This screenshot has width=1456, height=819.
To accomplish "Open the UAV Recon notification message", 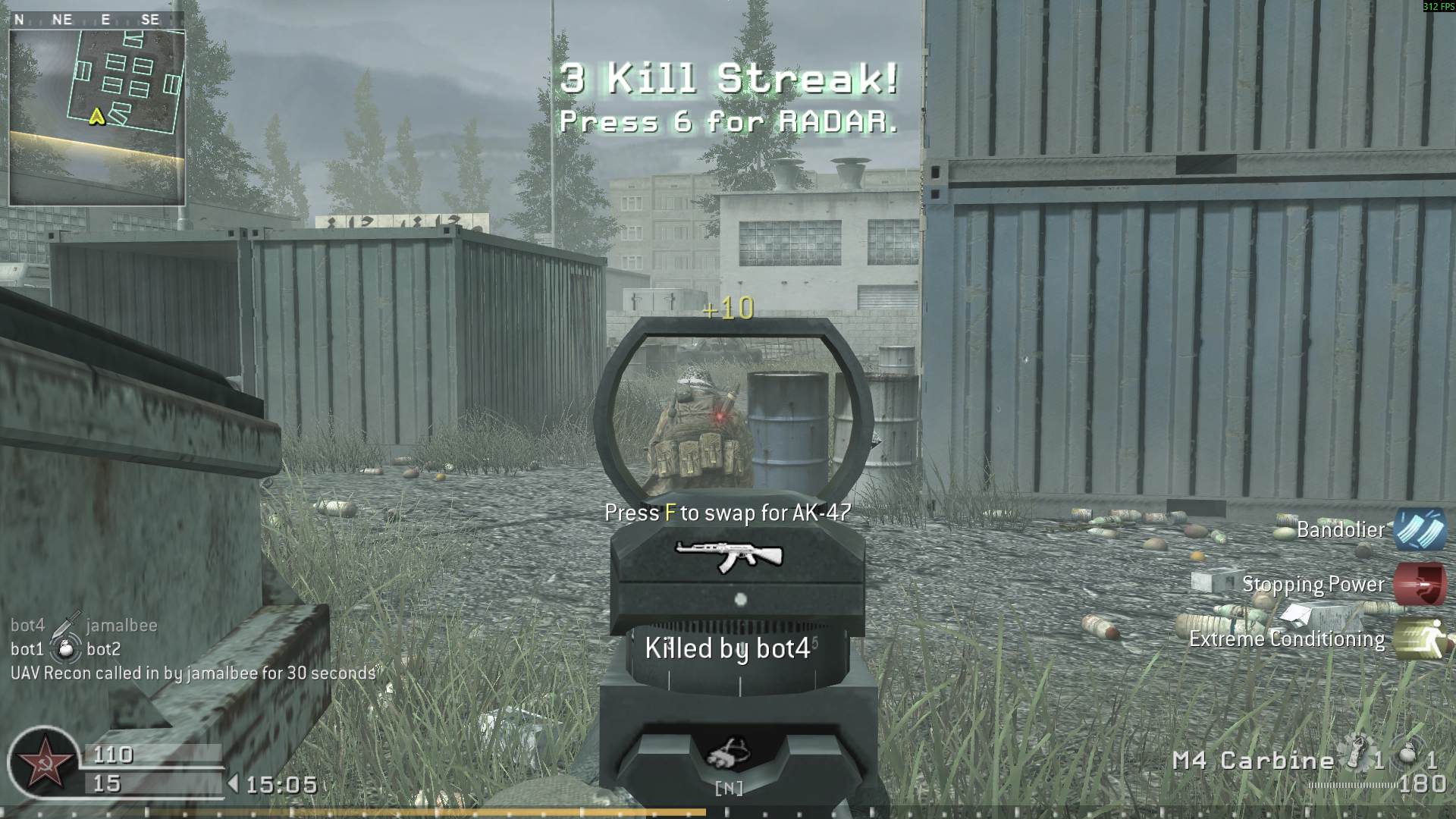I will click(193, 673).
